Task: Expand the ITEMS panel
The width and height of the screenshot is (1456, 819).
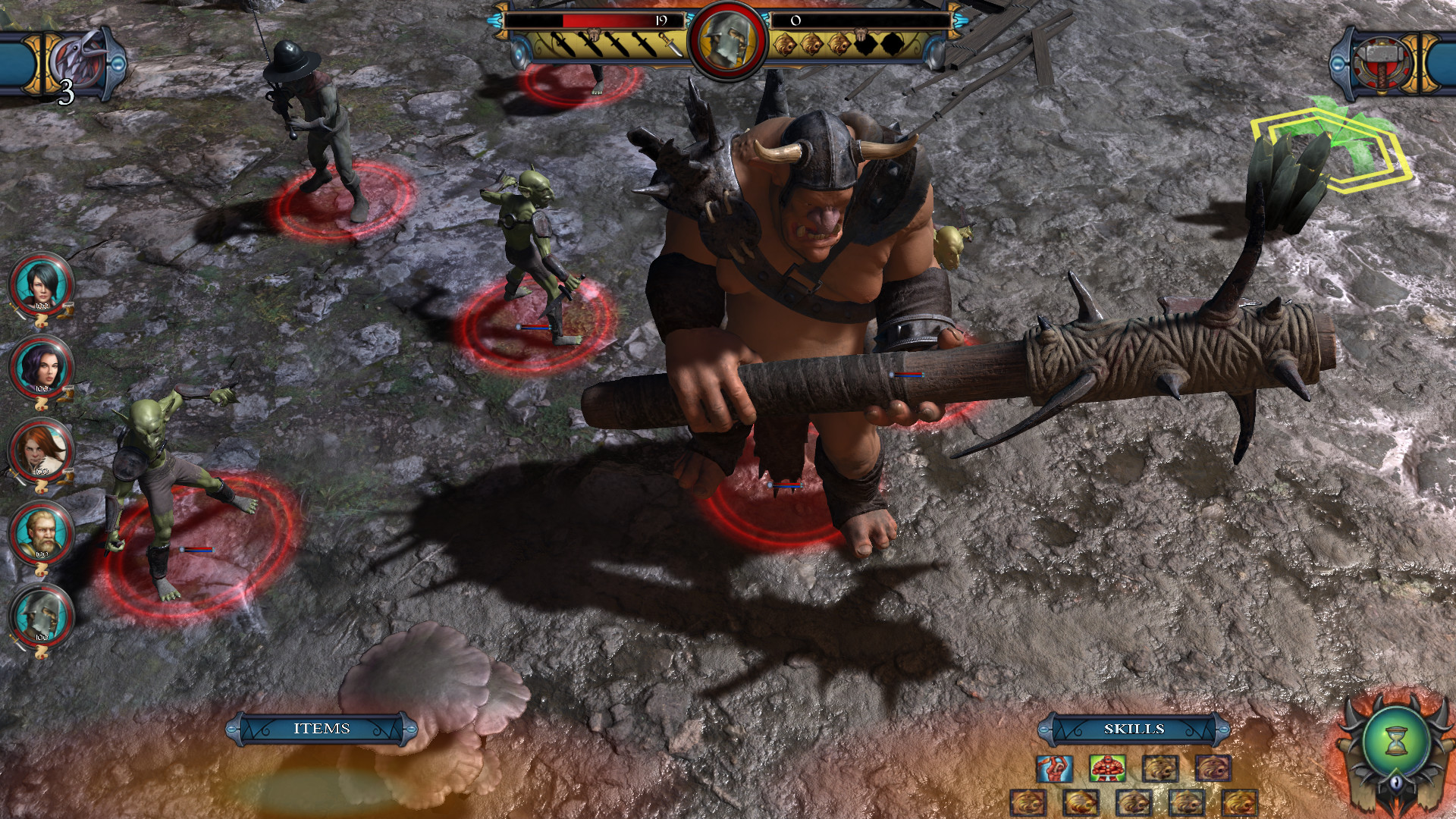Action: click(x=324, y=726)
